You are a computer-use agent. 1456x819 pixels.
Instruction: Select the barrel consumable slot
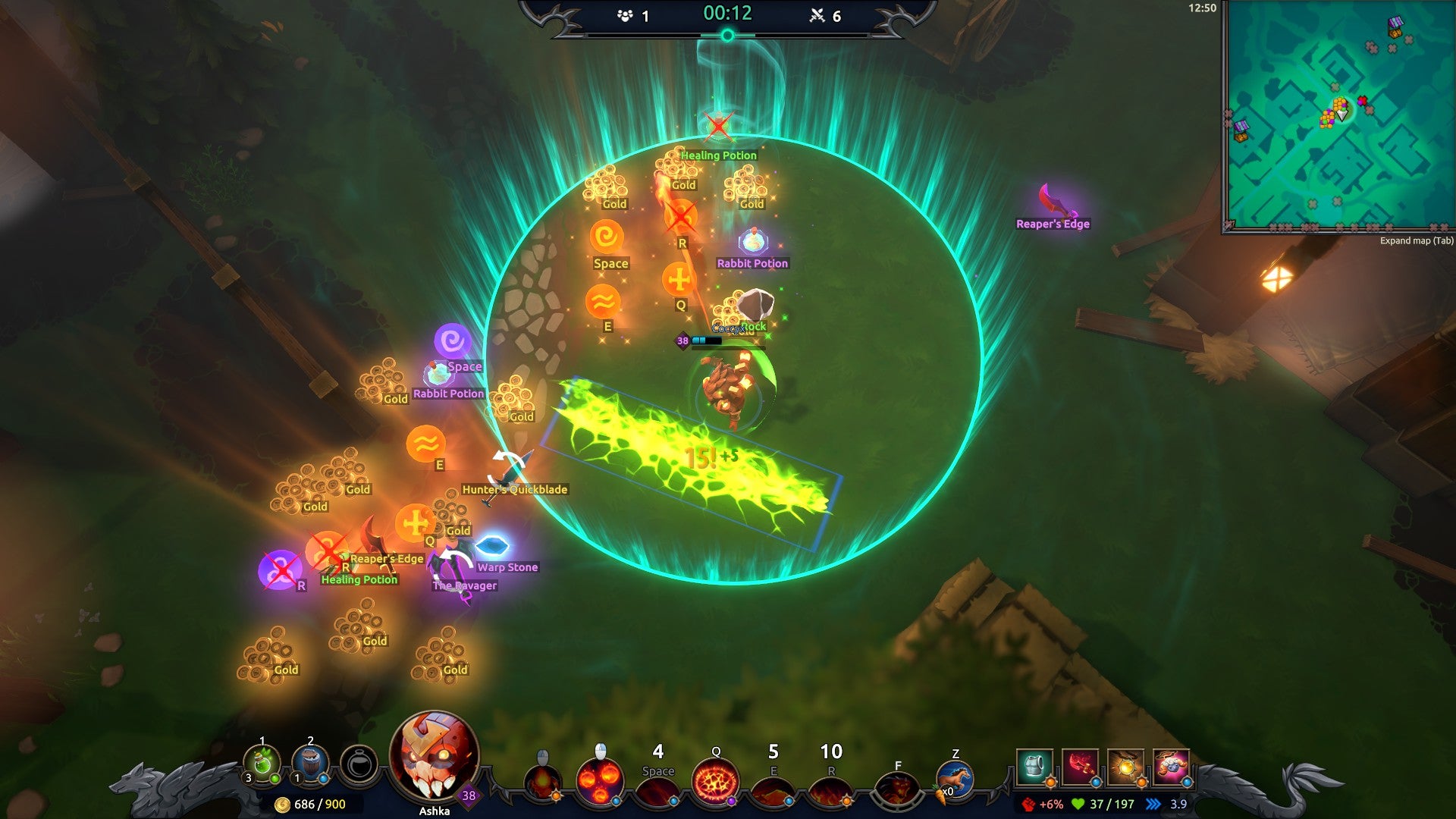coord(310,764)
